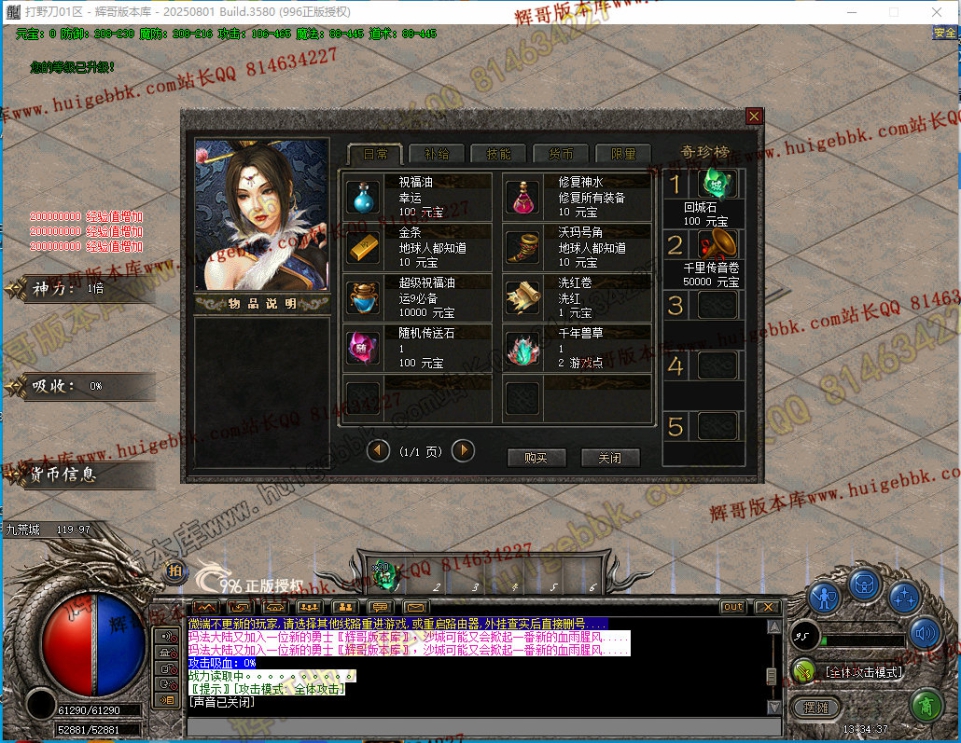Select the 祝福油 blue potion item
Screen dimensions: 961x743
tap(364, 197)
